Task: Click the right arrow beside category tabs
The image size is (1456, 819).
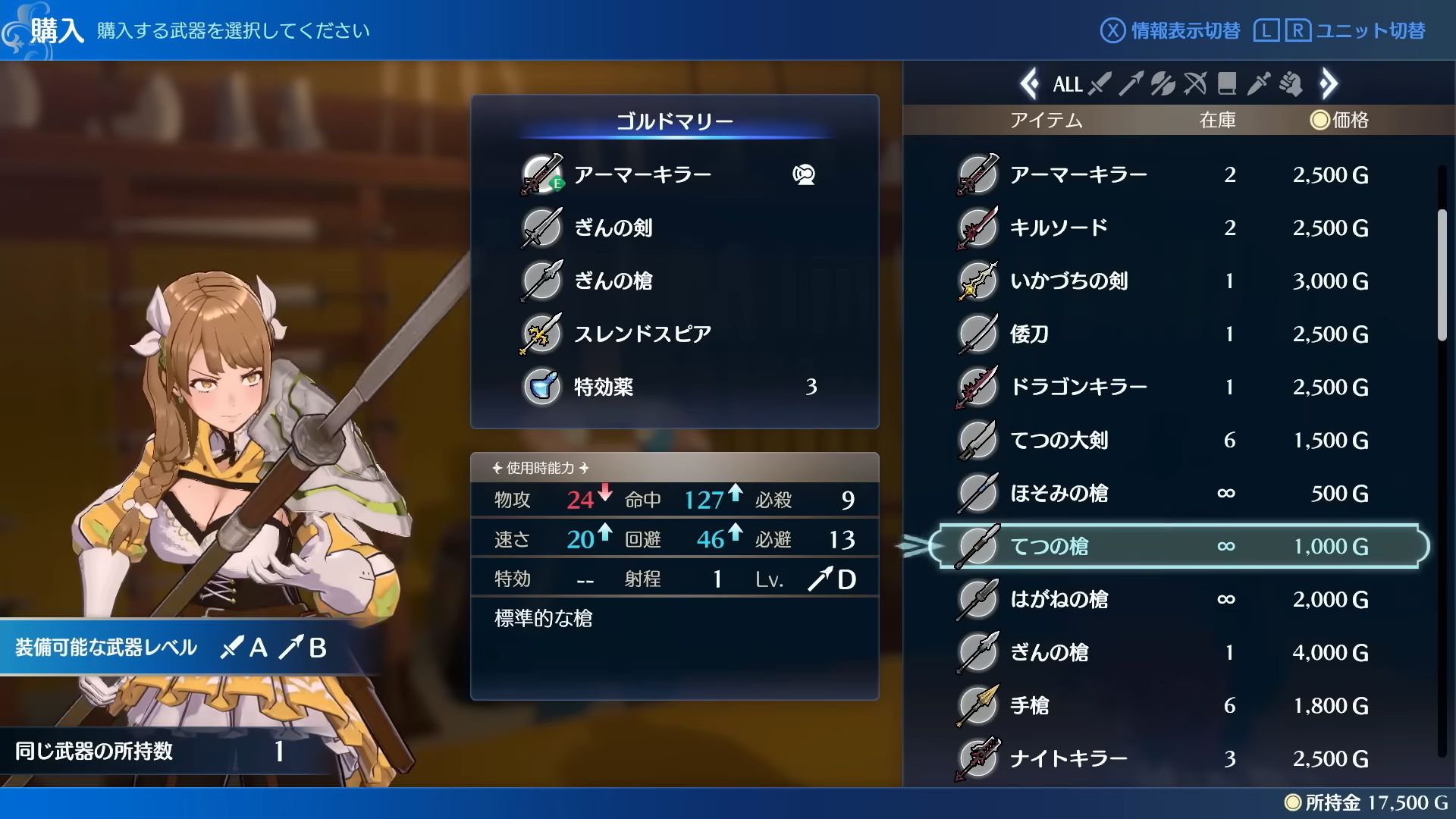Action: [1329, 84]
